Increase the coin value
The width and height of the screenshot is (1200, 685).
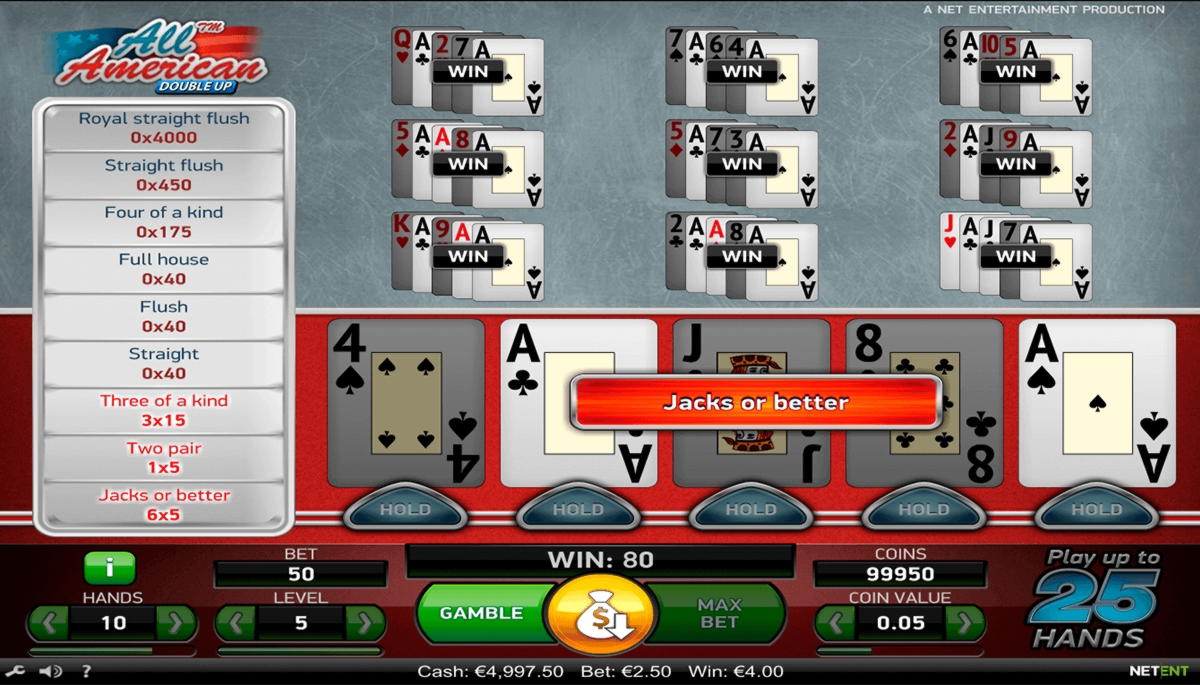tap(964, 623)
